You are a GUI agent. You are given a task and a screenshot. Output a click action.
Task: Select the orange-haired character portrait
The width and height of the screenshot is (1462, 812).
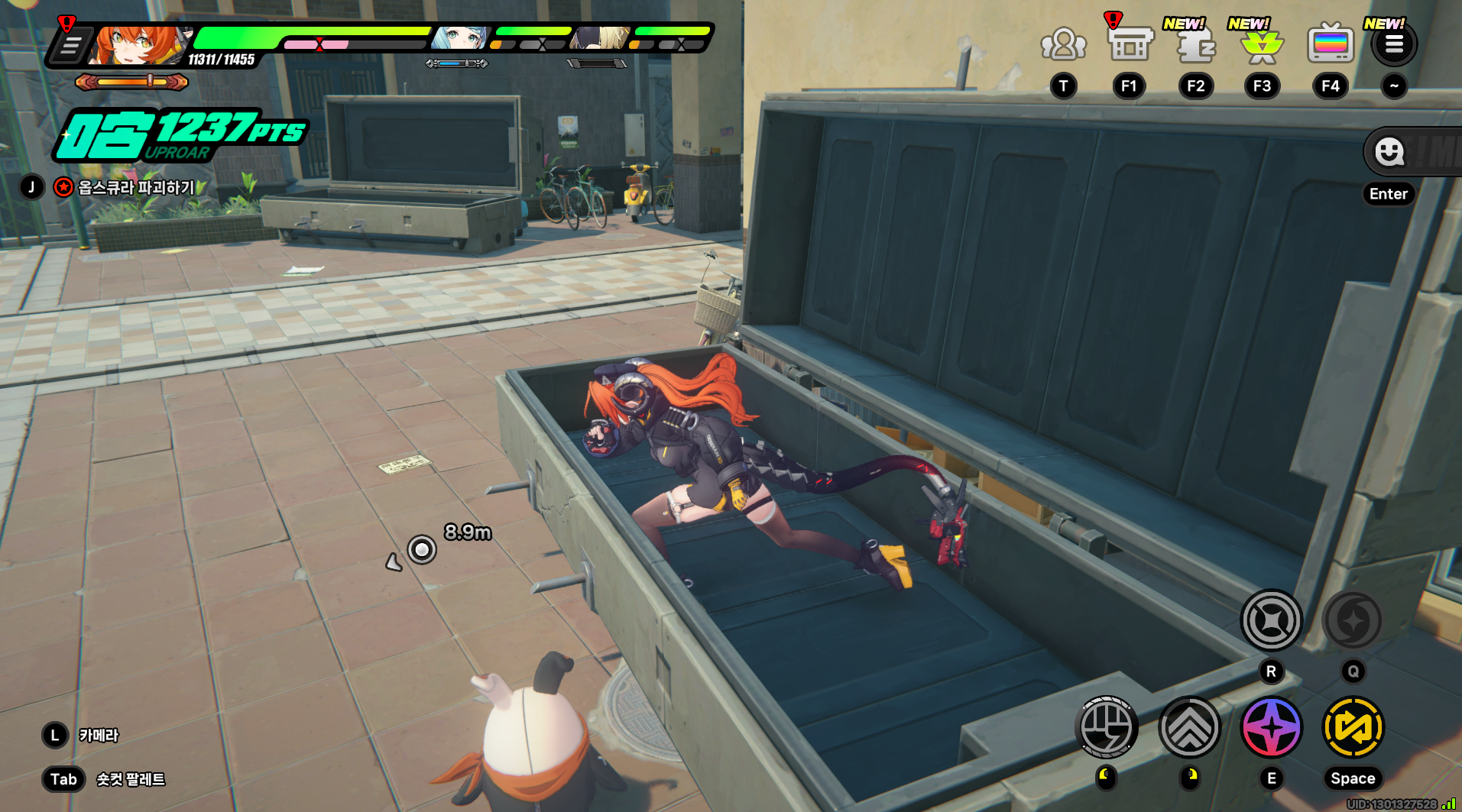[x=138, y=46]
